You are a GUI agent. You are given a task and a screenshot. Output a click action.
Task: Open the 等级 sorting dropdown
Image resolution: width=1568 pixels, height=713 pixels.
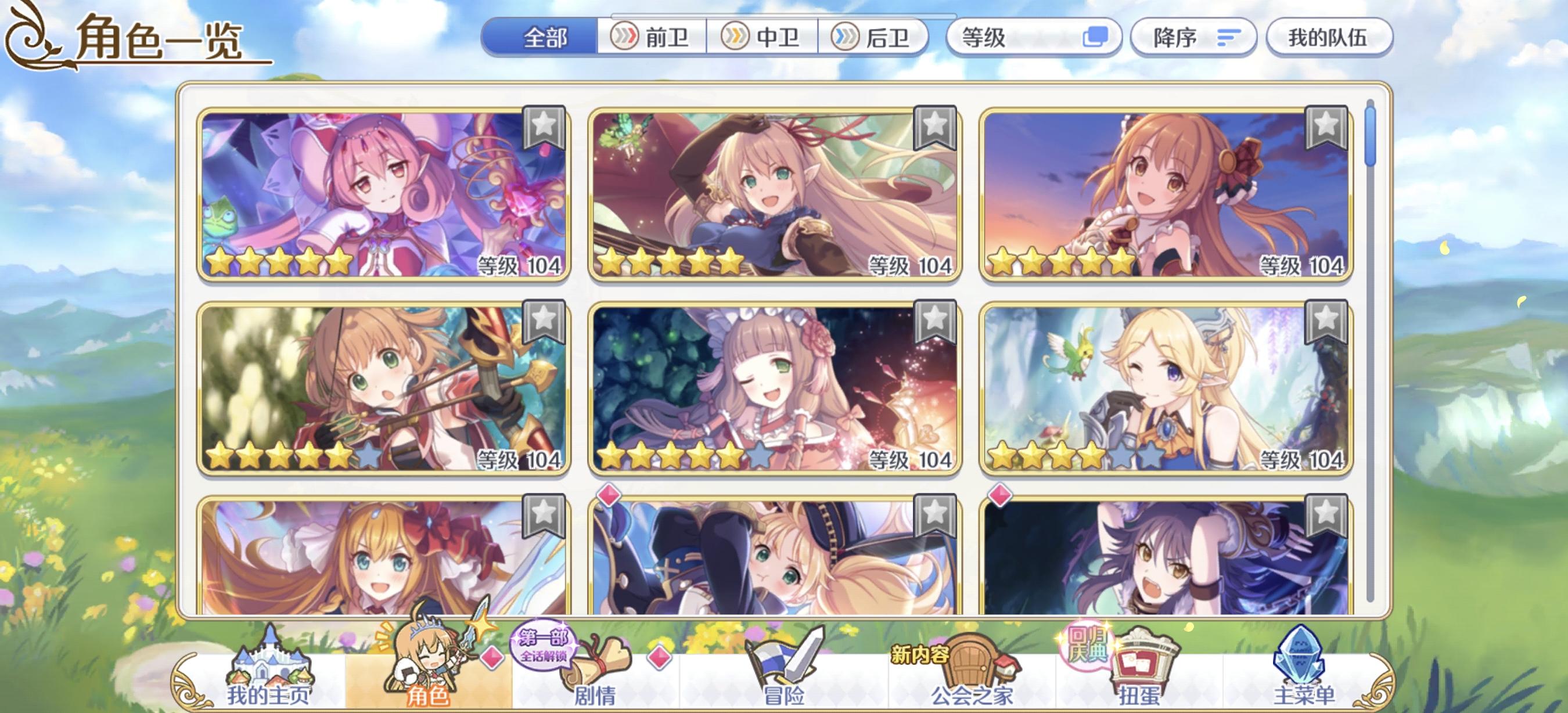click(x=1035, y=38)
